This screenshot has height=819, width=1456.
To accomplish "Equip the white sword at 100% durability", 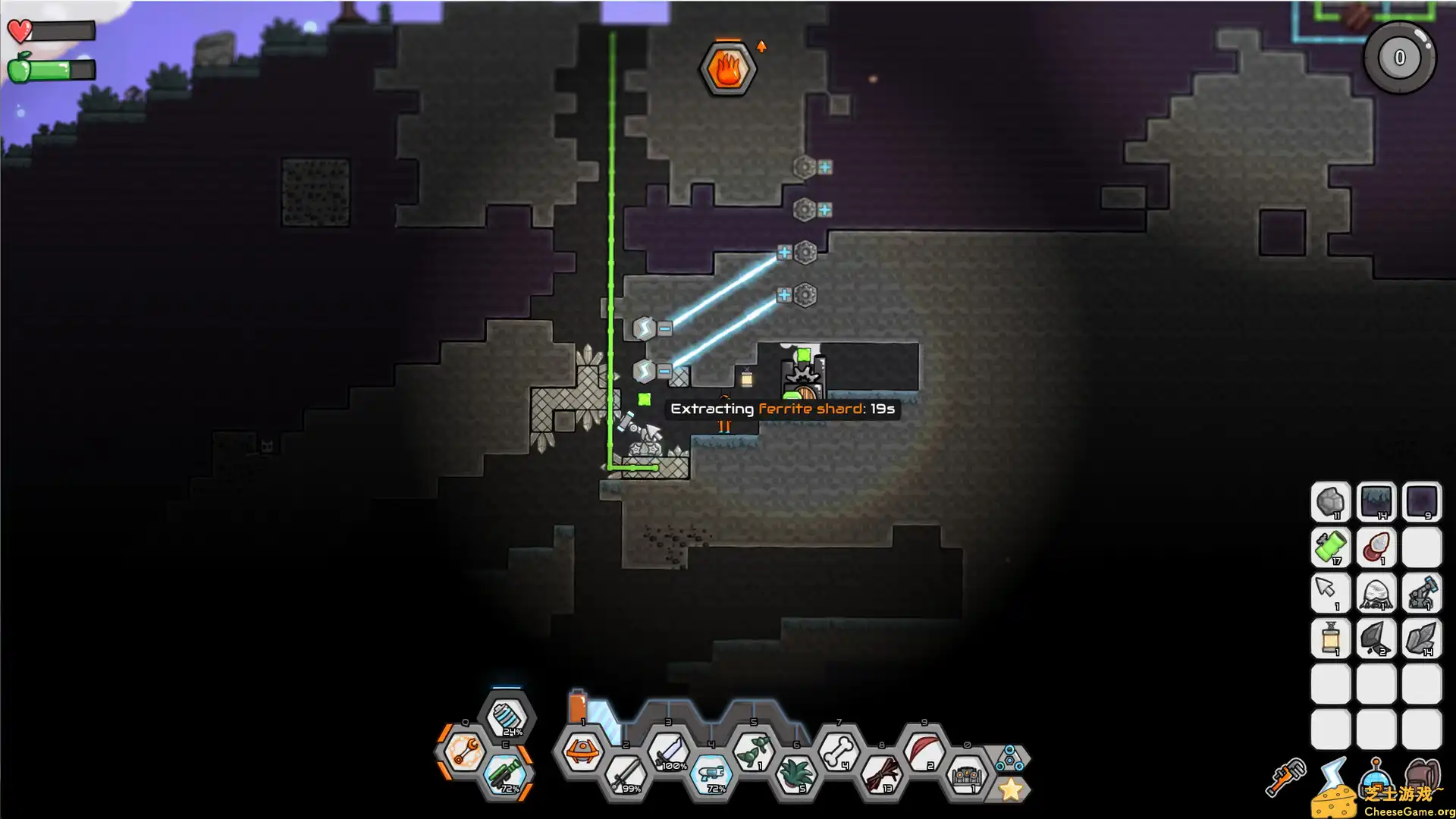I will 669,751.
